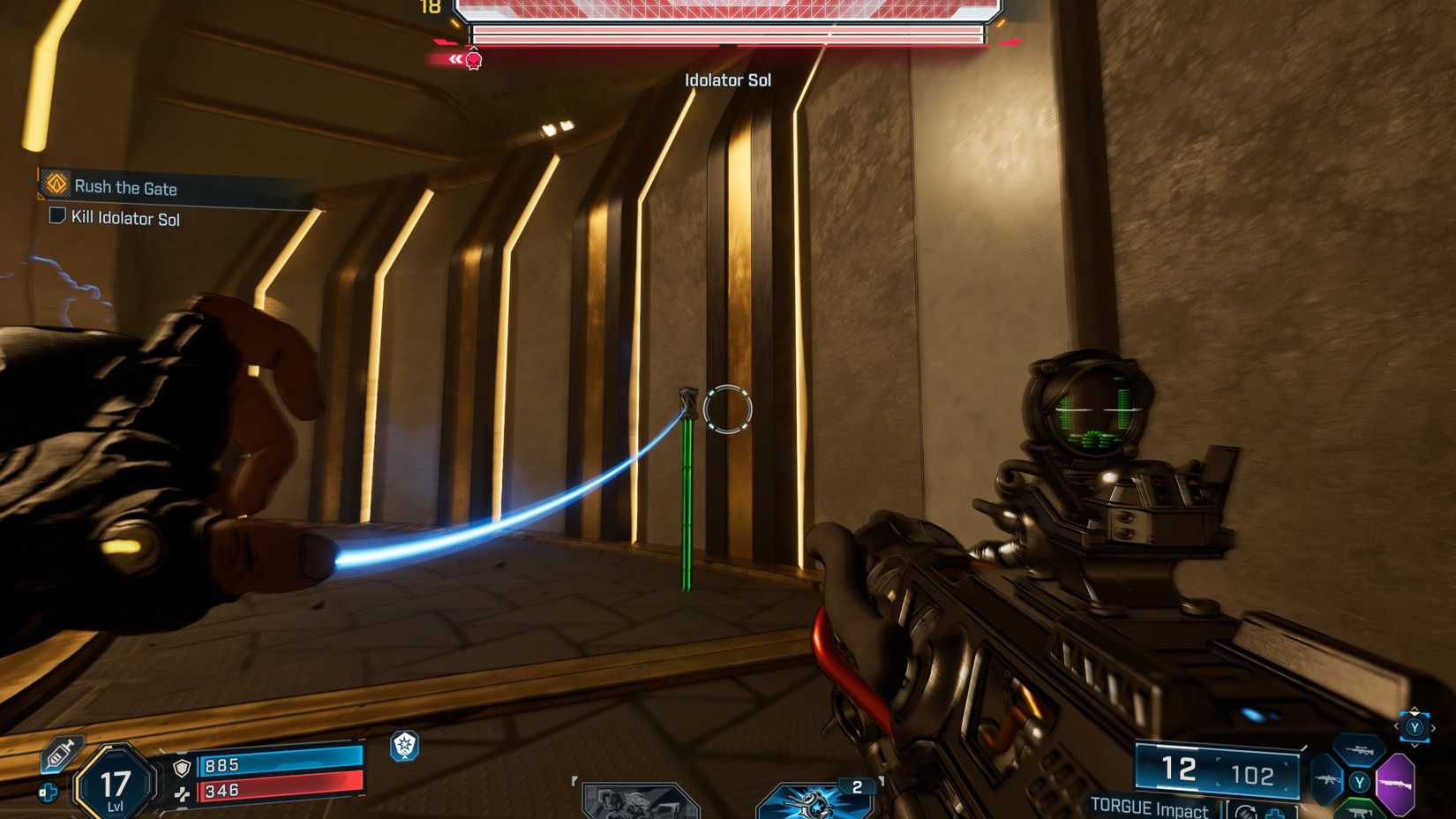The height and width of the screenshot is (819, 1456).
Task: Click the shield icon beside the 885 value
Action: 182,766
